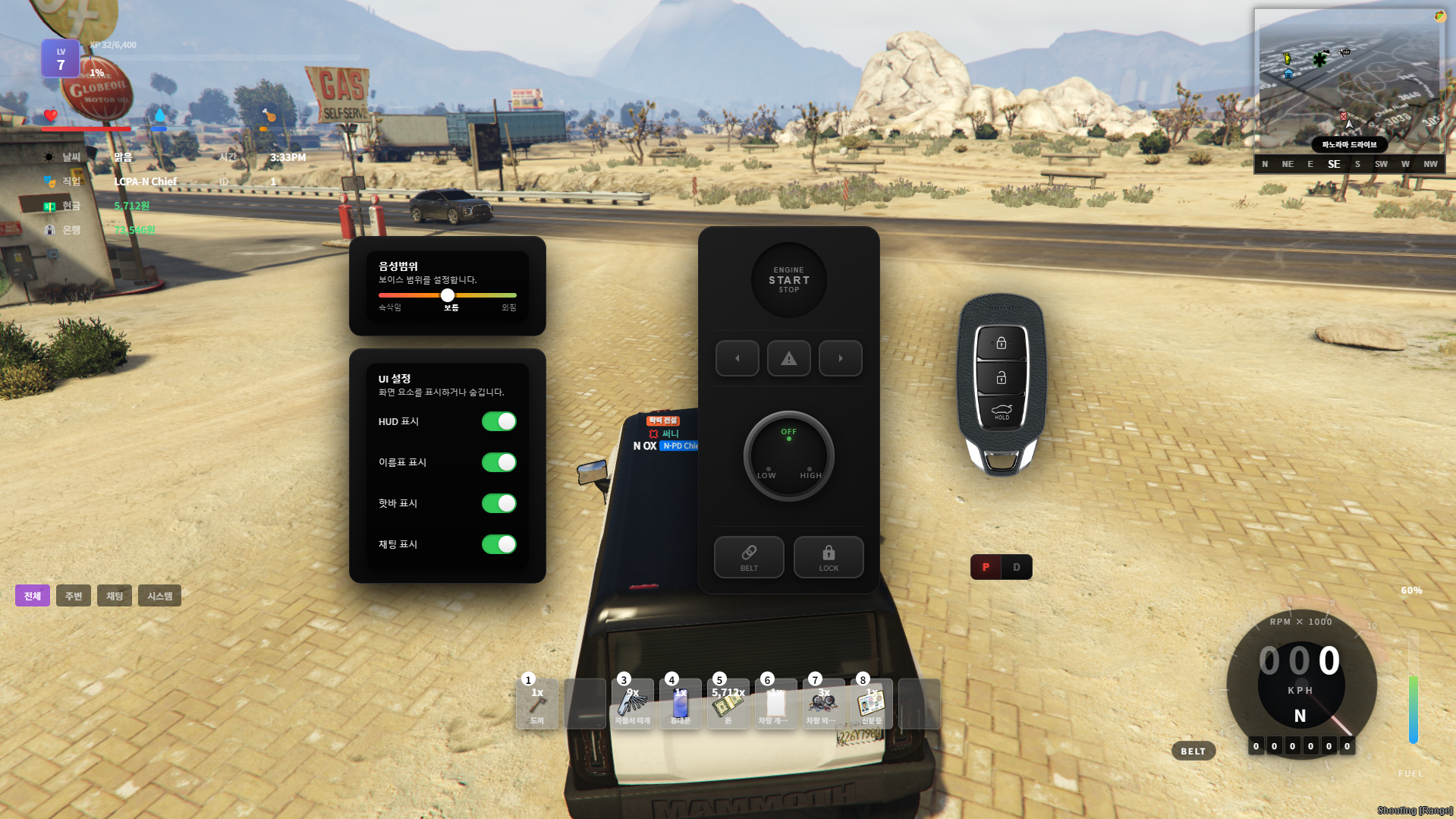The height and width of the screenshot is (819, 1456).
Task: Click the 음성범위 voice range slider handle
Action: pos(448,295)
